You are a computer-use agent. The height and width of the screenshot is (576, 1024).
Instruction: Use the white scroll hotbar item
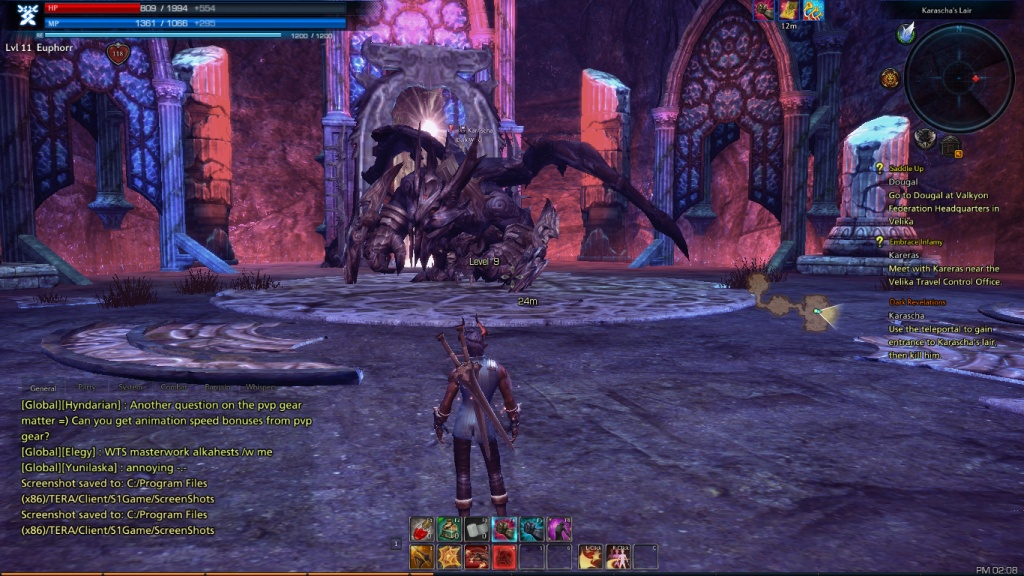(476, 529)
